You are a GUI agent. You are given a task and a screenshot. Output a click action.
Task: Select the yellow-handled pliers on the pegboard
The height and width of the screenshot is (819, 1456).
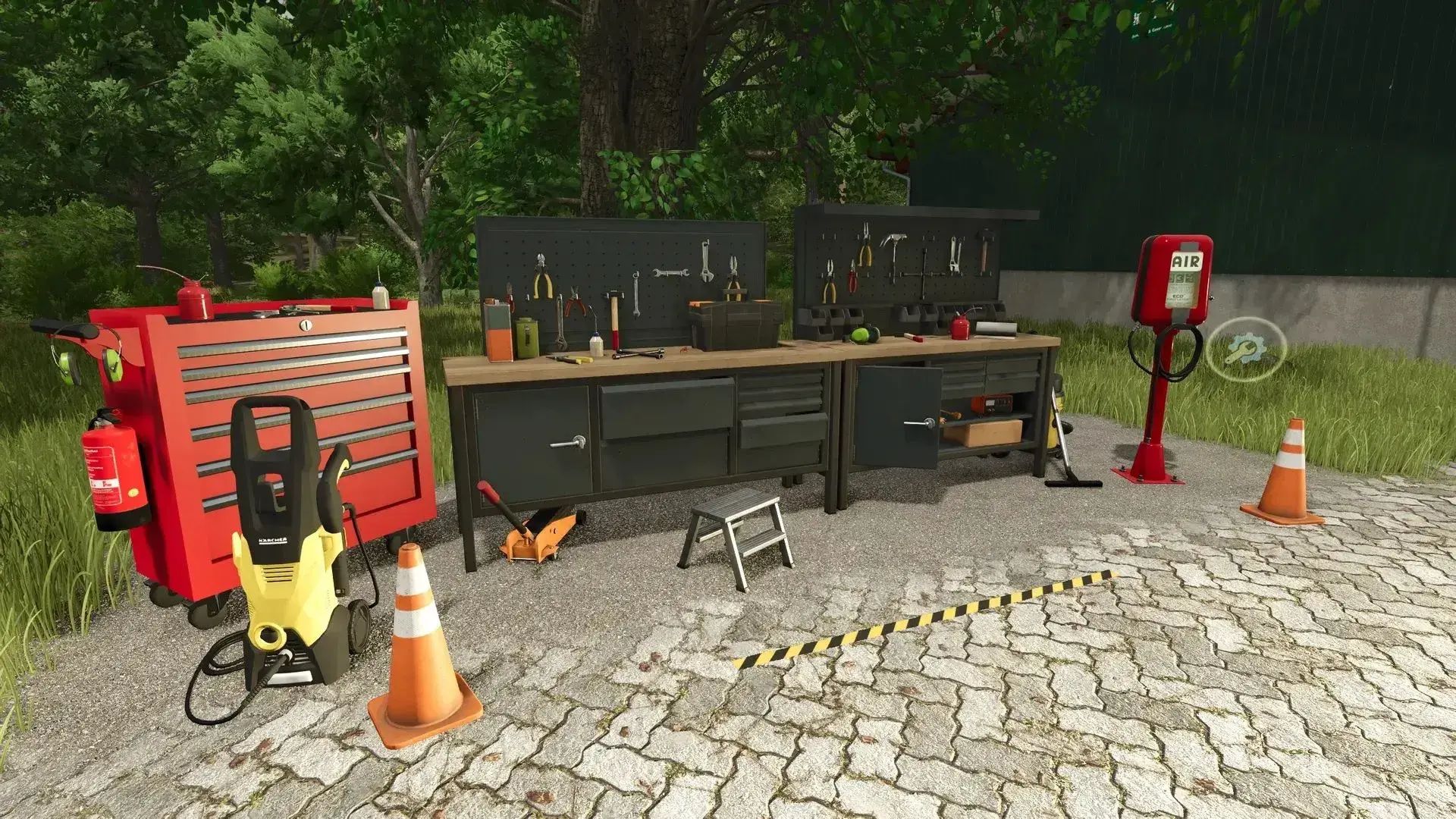[543, 282]
